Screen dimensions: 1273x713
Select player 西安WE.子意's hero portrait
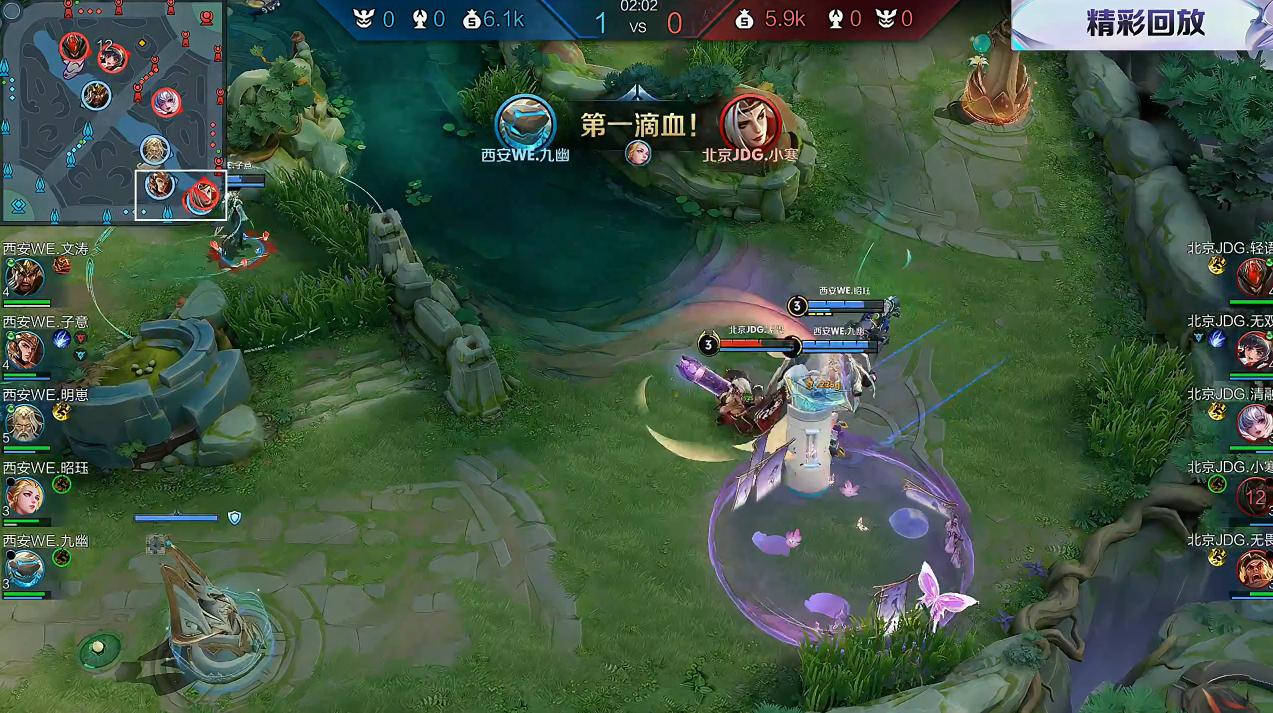[x=24, y=349]
